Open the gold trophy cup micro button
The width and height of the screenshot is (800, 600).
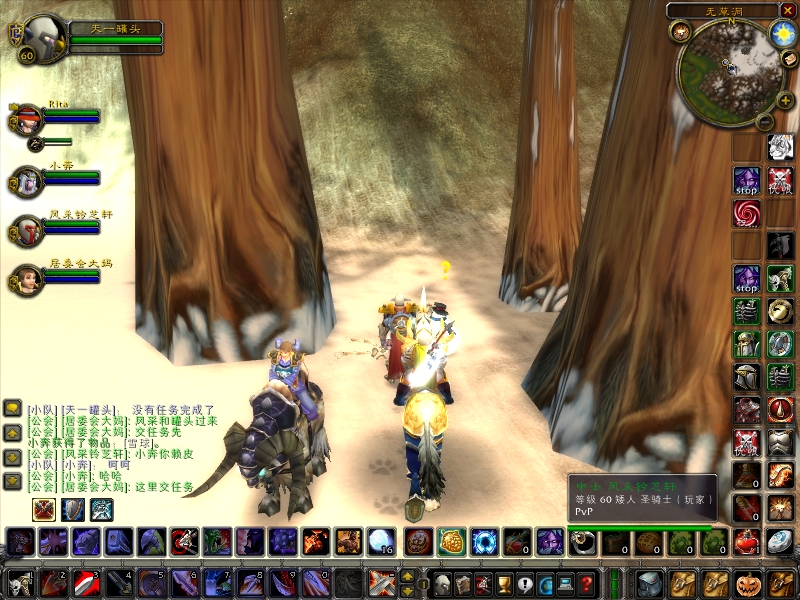click(x=505, y=583)
